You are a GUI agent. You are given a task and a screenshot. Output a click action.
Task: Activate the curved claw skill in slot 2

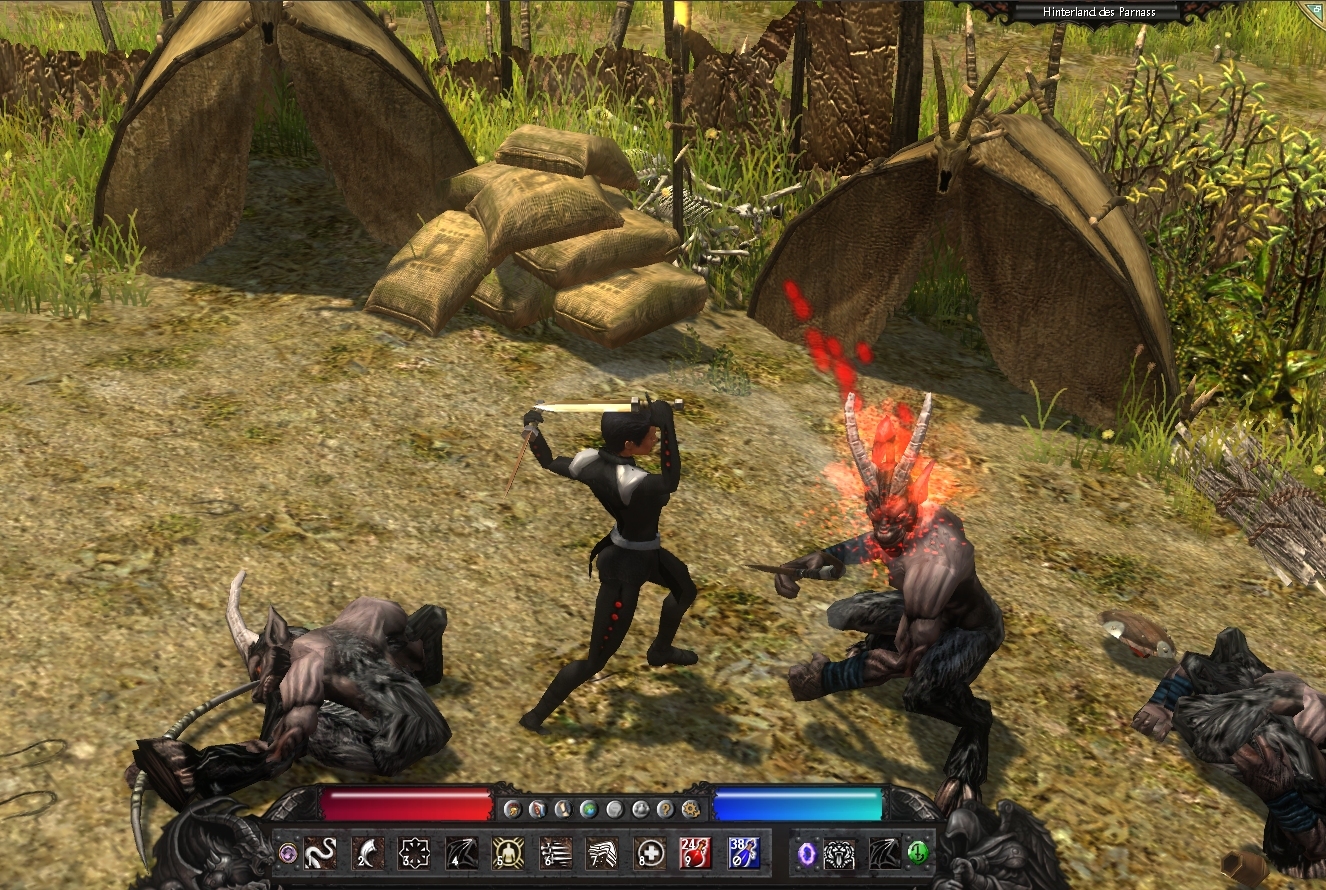point(367,853)
